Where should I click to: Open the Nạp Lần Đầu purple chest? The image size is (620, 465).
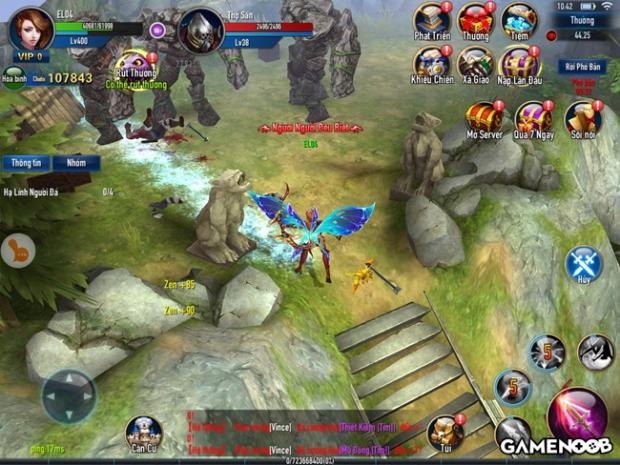click(x=520, y=64)
